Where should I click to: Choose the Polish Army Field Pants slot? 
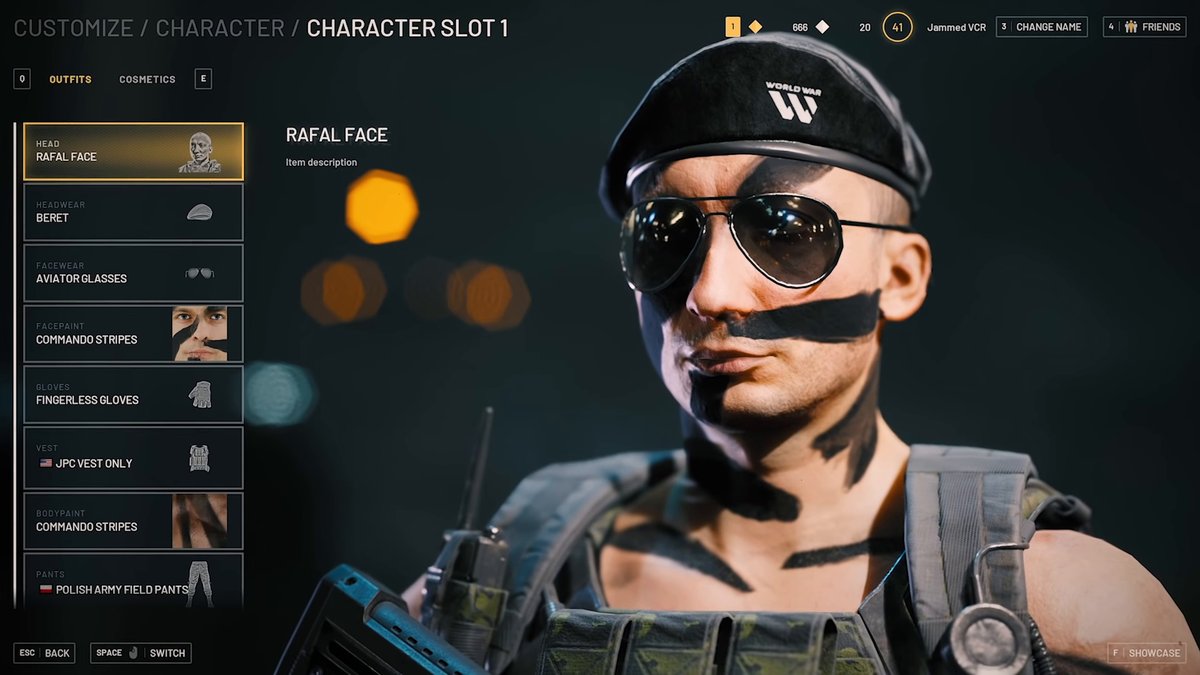(133, 583)
